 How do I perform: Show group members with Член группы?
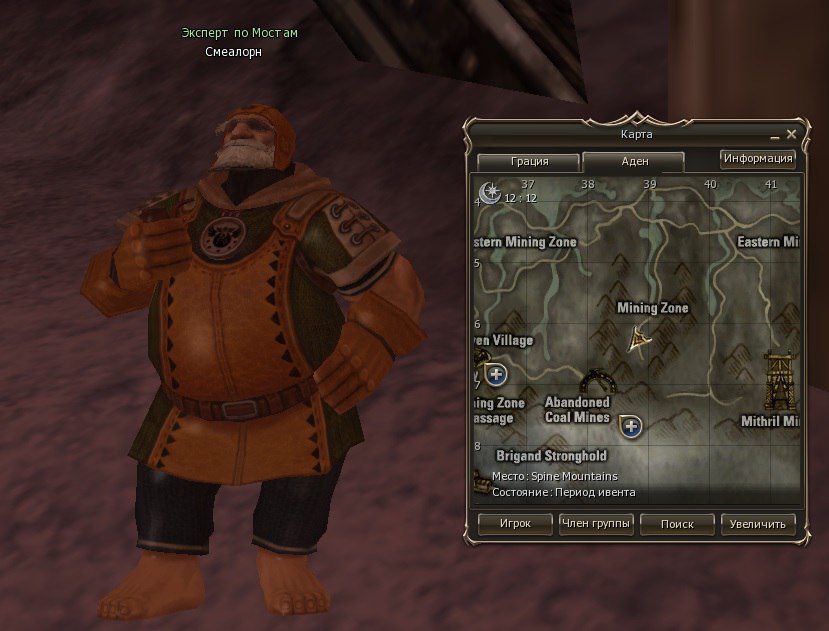pos(596,523)
